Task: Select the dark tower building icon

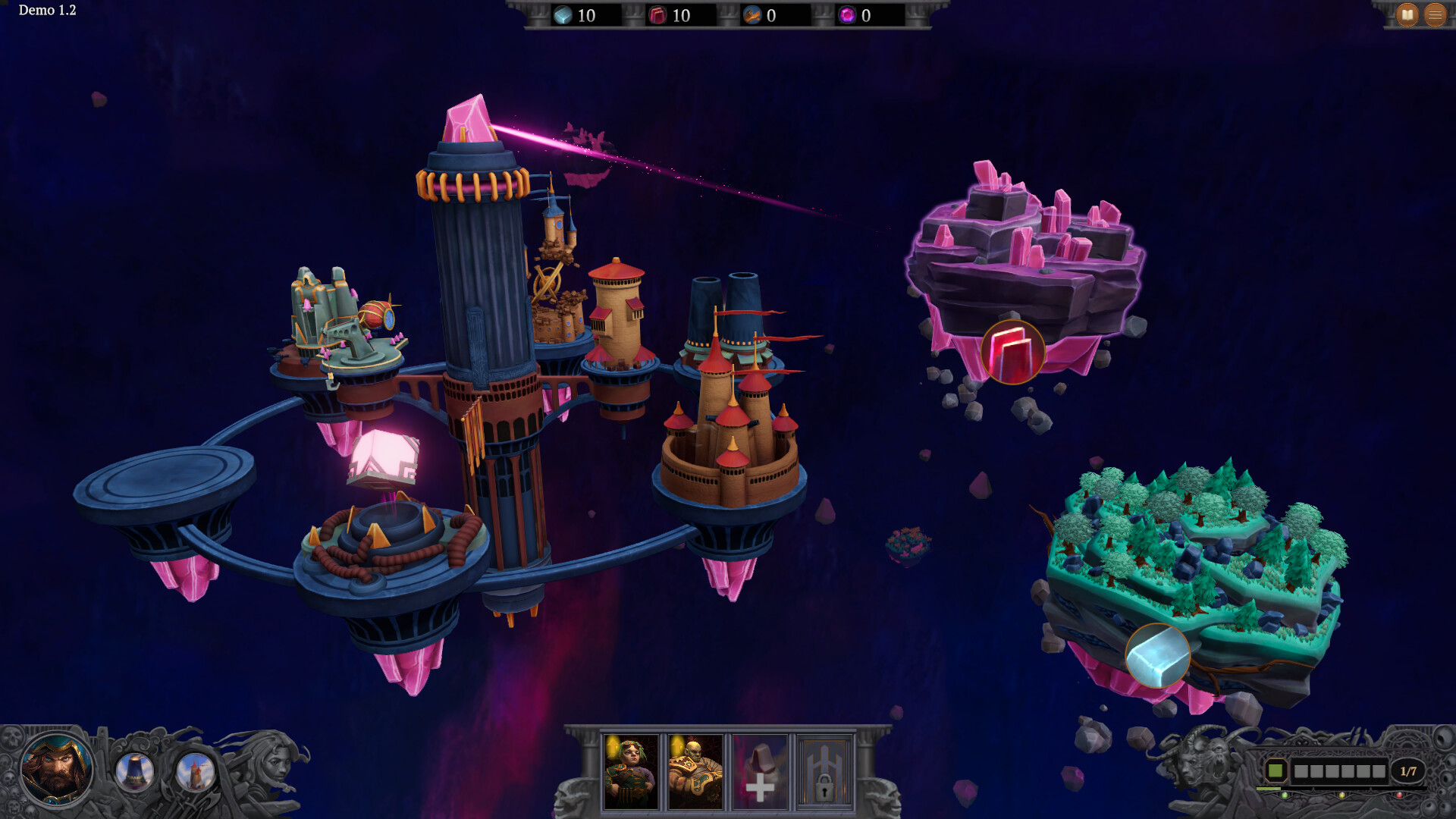Action: click(x=135, y=772)
